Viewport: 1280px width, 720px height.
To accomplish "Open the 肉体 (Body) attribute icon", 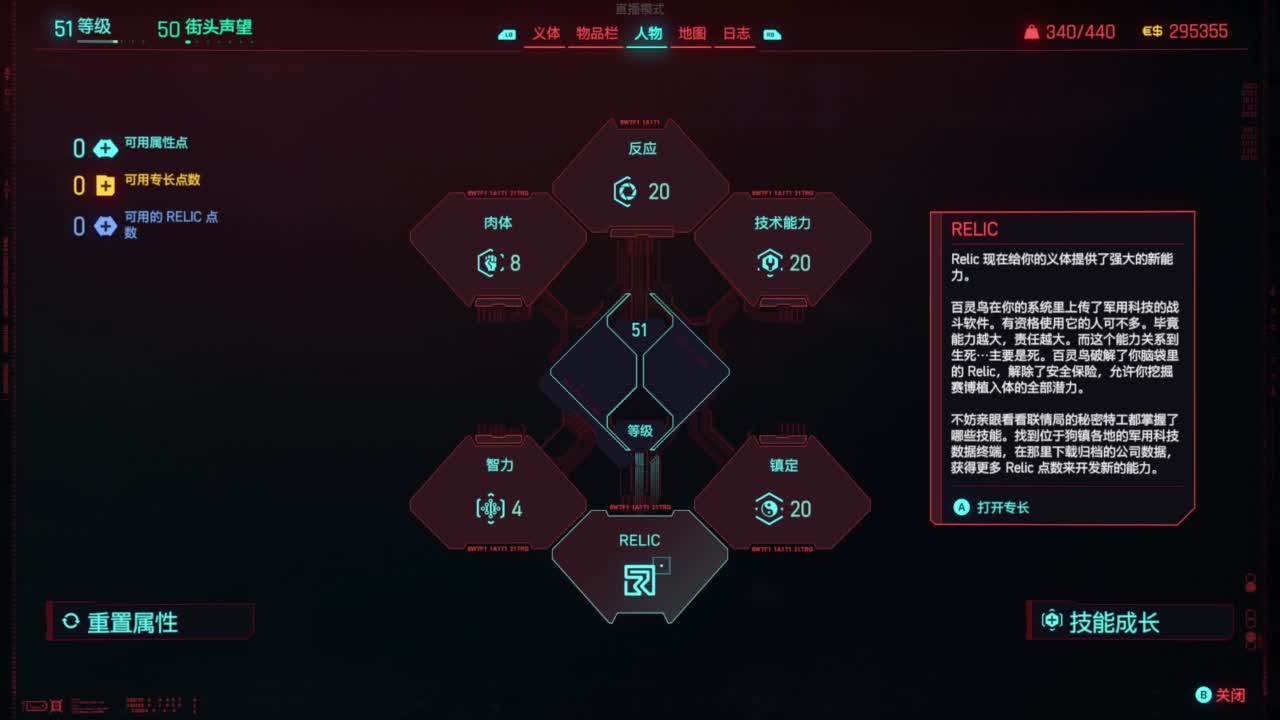I will pyautogui.click(x=489, y=263).
